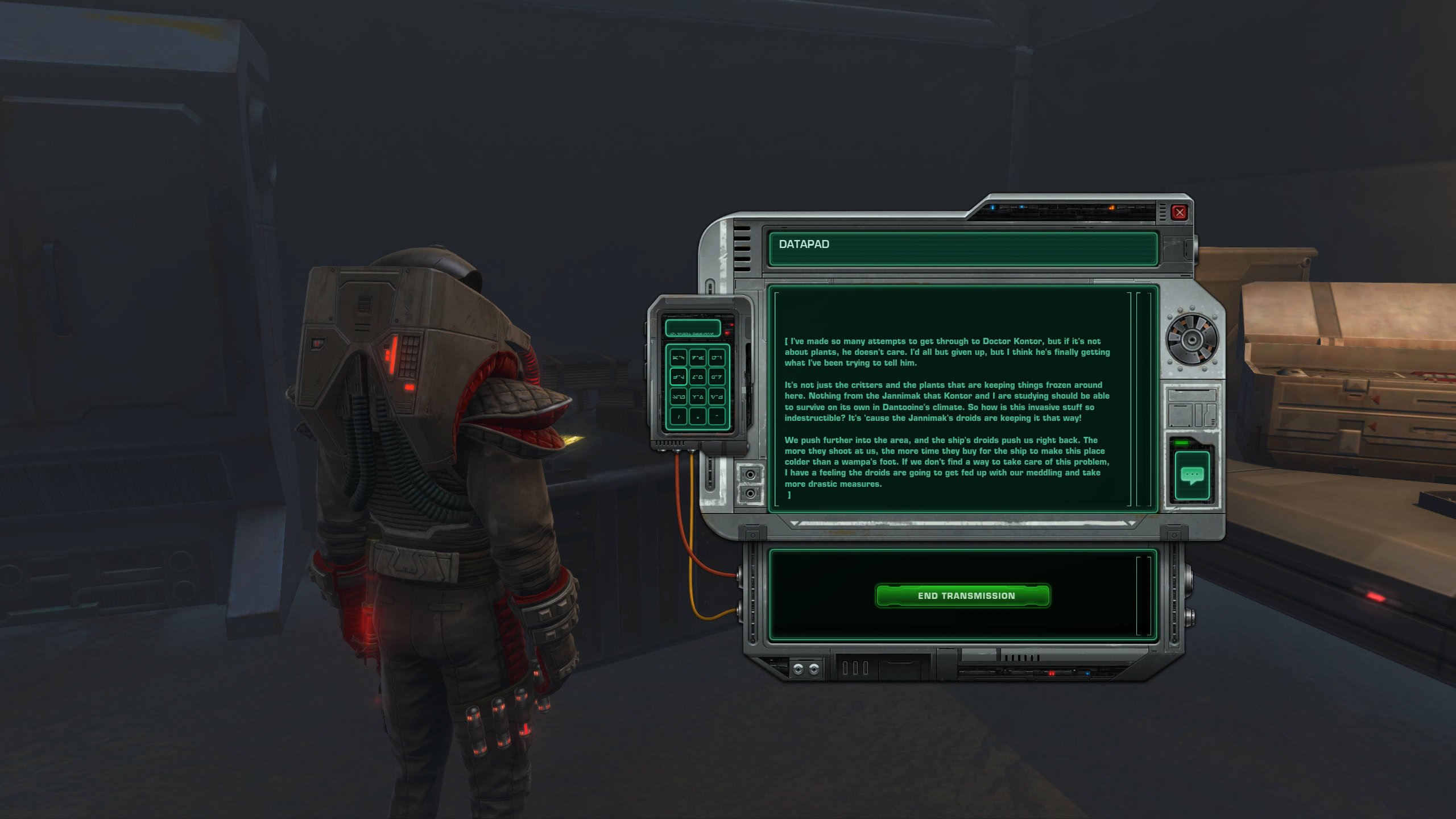Screen dimensions: 1456x819
Task: Open the speech bubble chat icon
Action: point(1192,475)
